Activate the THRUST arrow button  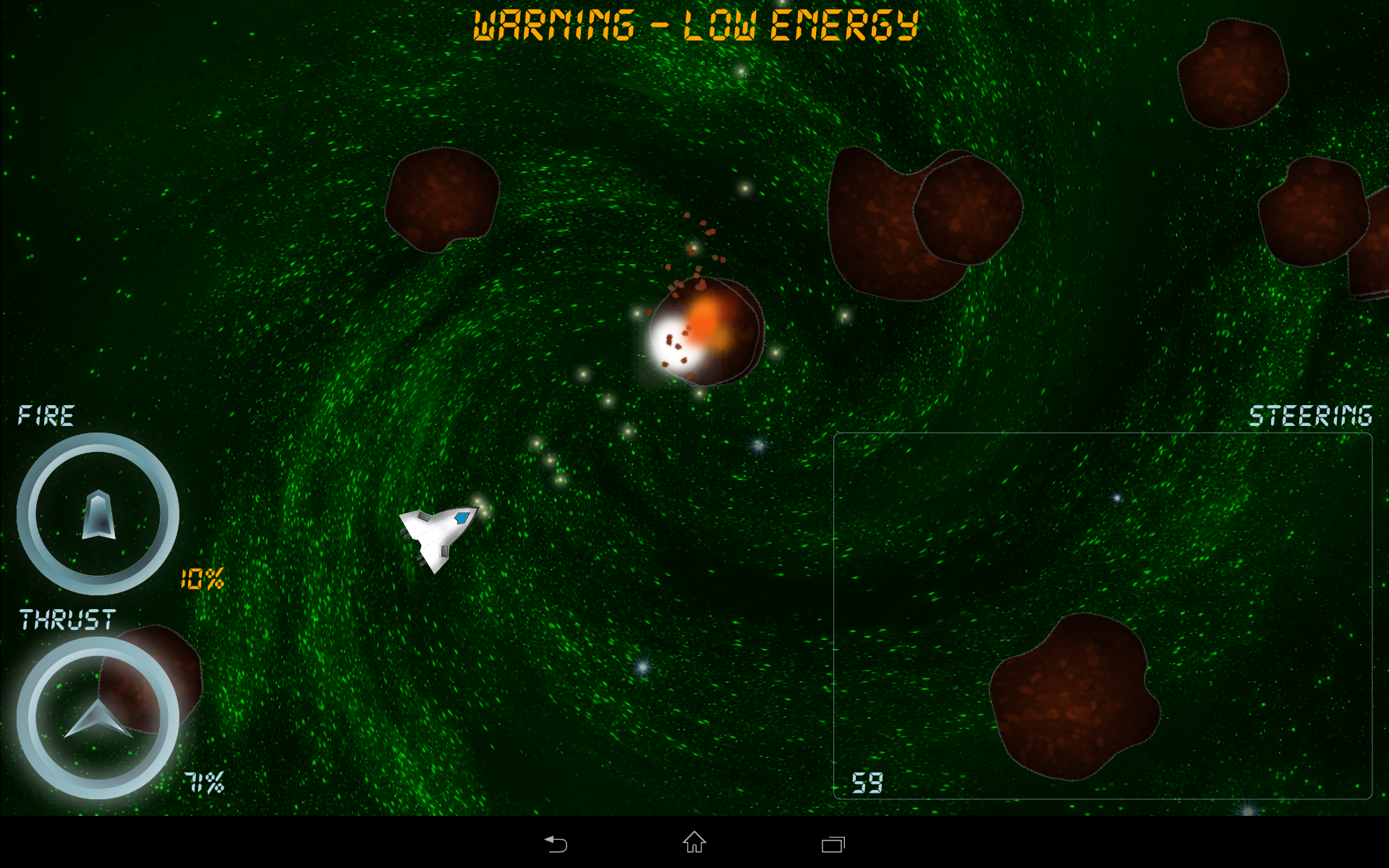point(98,718)
